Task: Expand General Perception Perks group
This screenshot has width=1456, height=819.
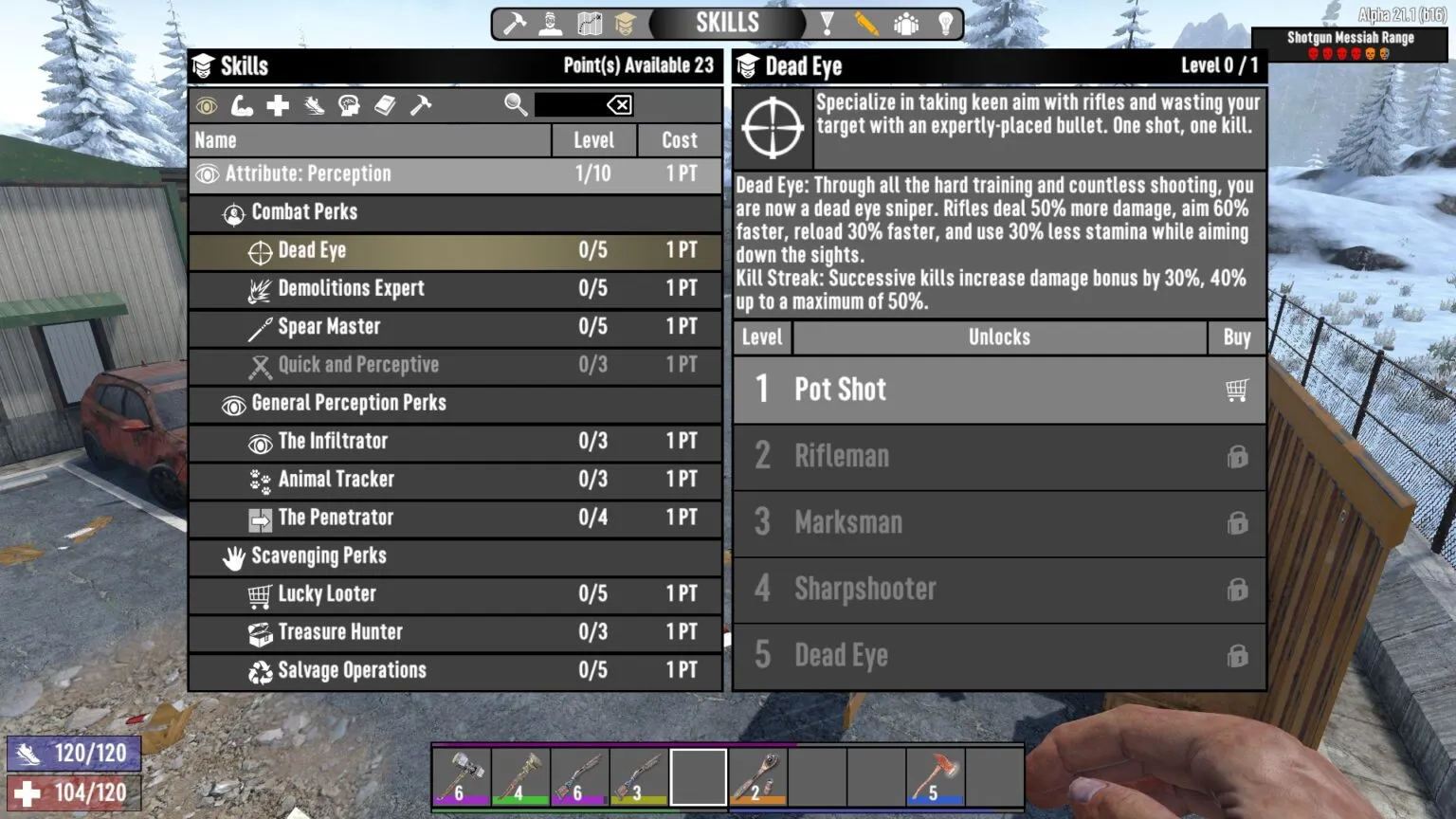Action: click(x=347, y=403)
